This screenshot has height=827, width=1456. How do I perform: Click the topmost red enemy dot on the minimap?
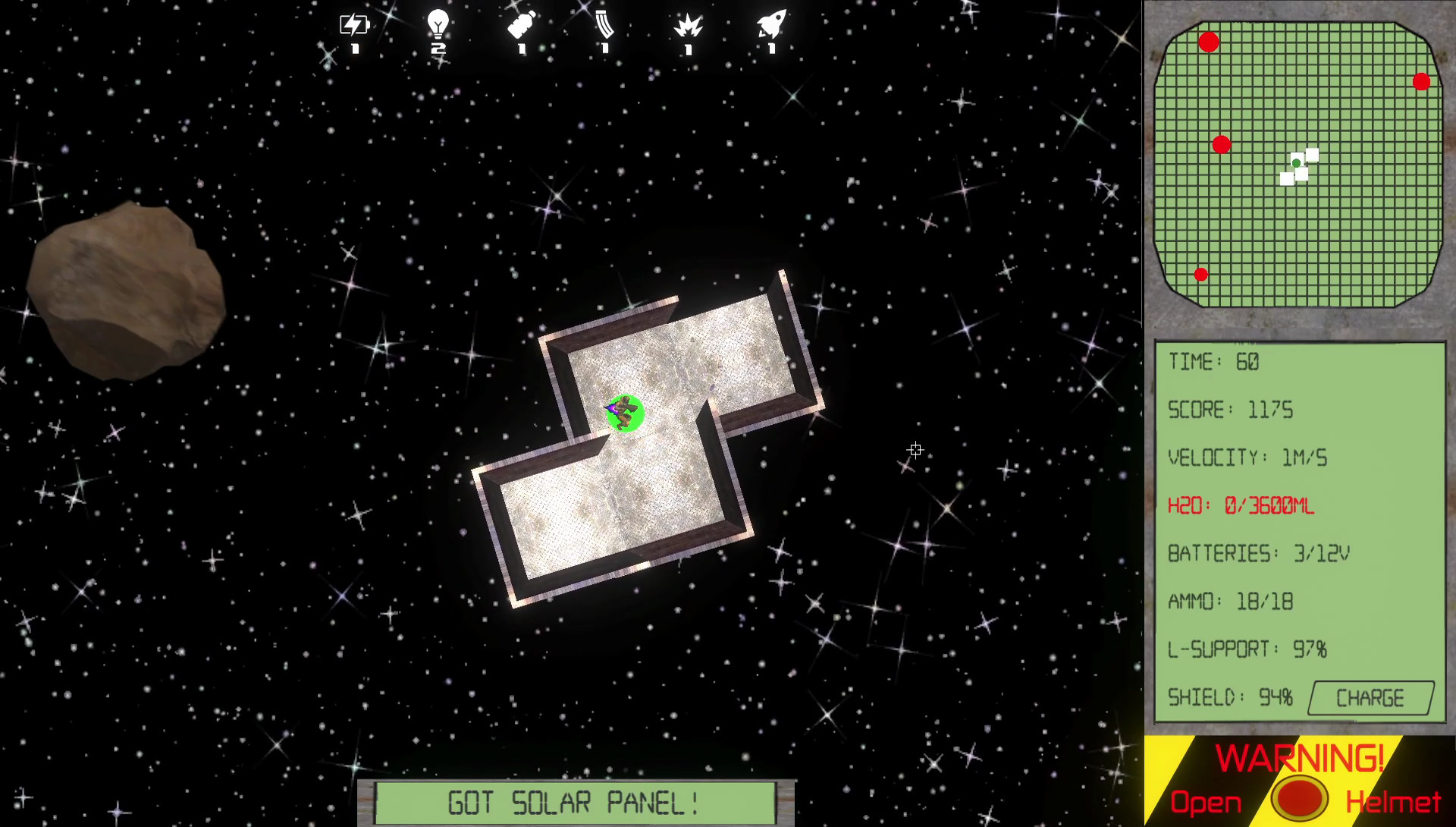point(1209,43)
